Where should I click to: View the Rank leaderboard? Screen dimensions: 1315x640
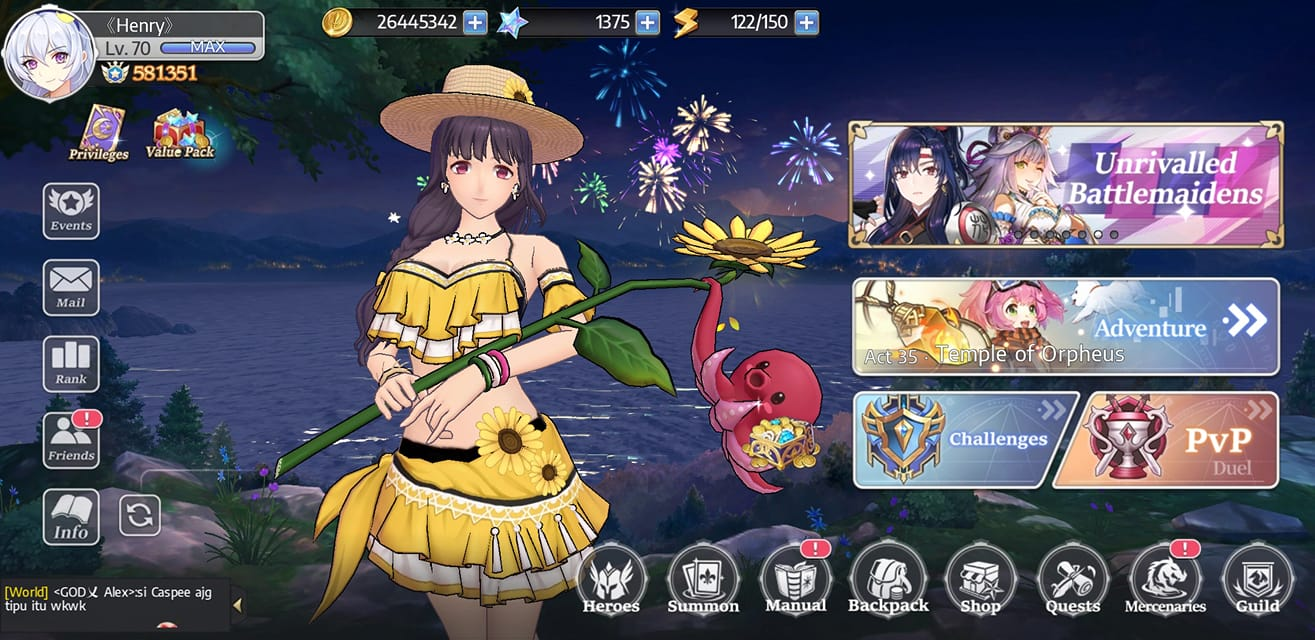tap(71, 363)
